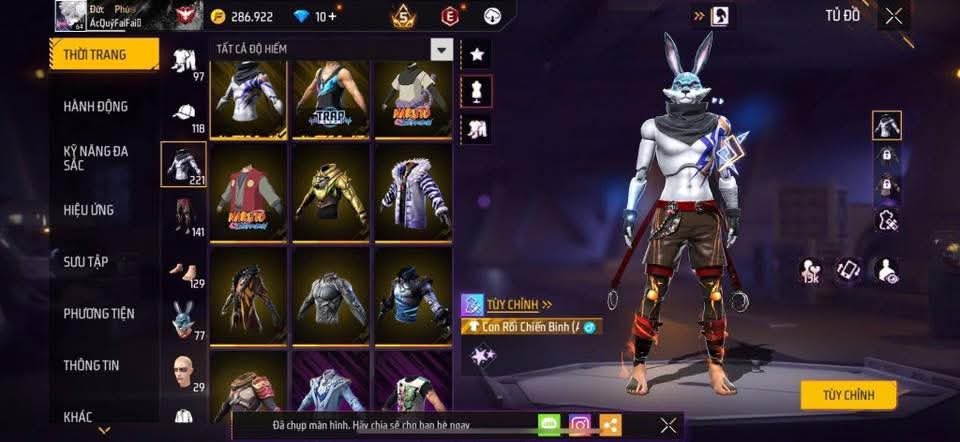The width and height of the screenshot is (960, 442).
Task: Show the hats category with cap icon
Action: 183,113
